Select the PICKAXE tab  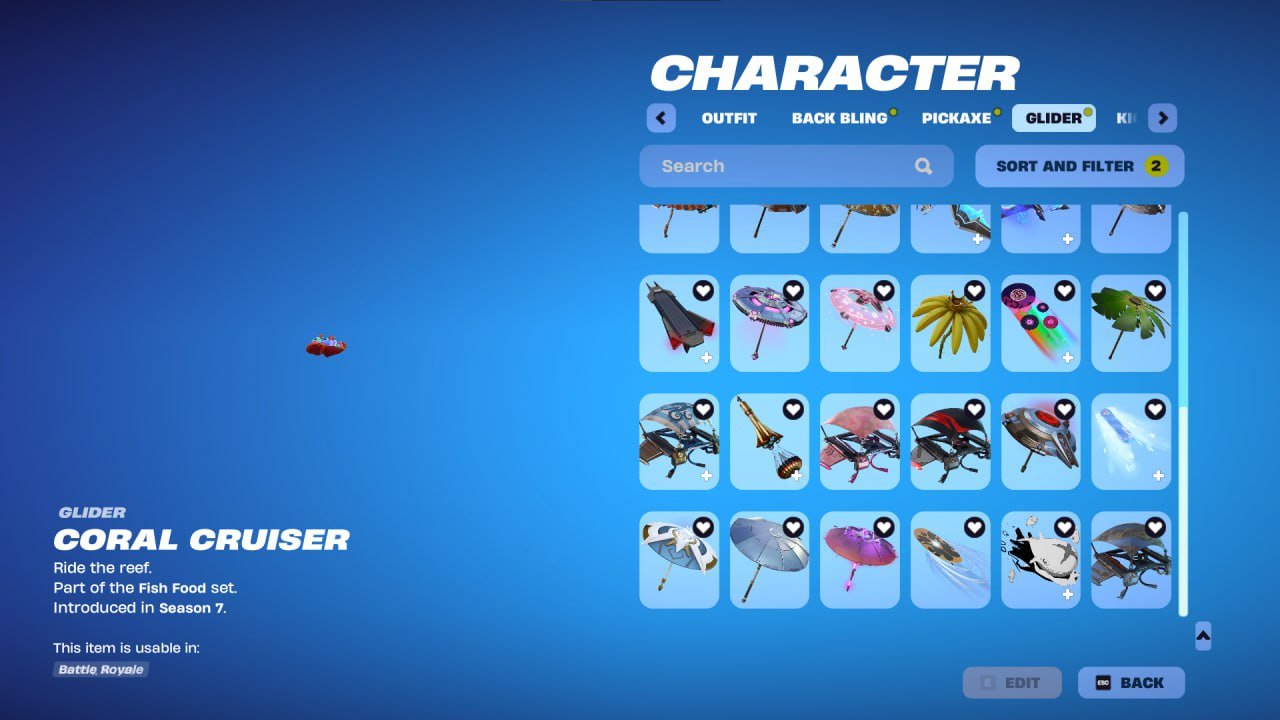click(955, 118)
